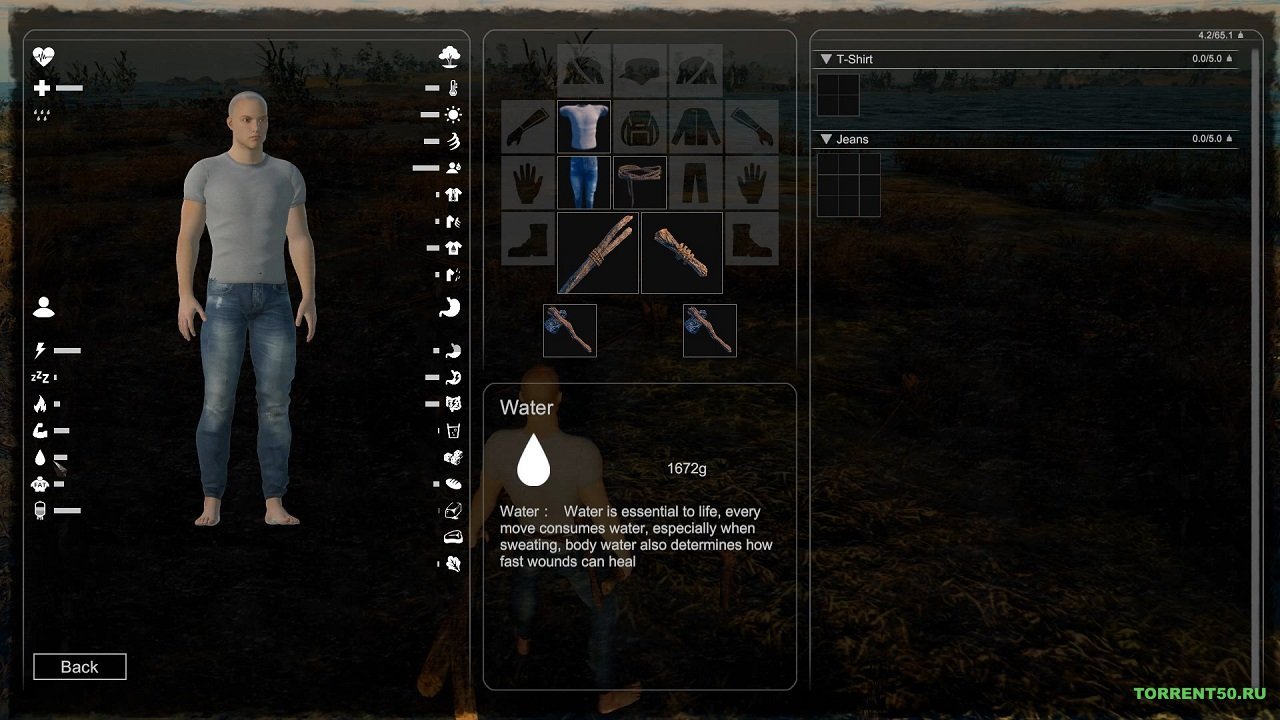
Task: Collapse the T-Shirt container section
Action: [826, 59]
